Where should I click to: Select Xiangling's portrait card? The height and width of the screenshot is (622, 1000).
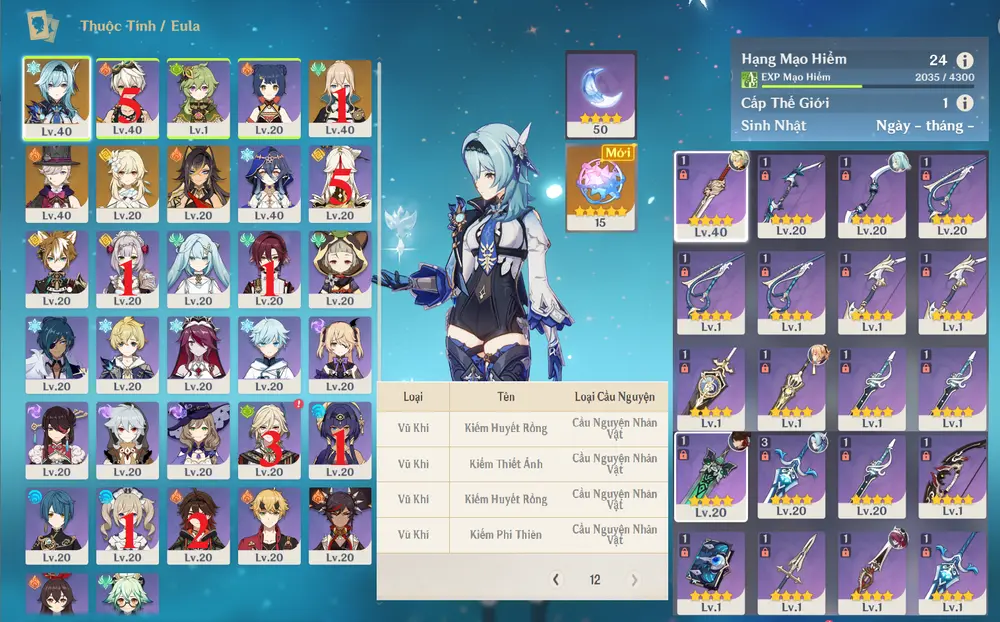269,98
